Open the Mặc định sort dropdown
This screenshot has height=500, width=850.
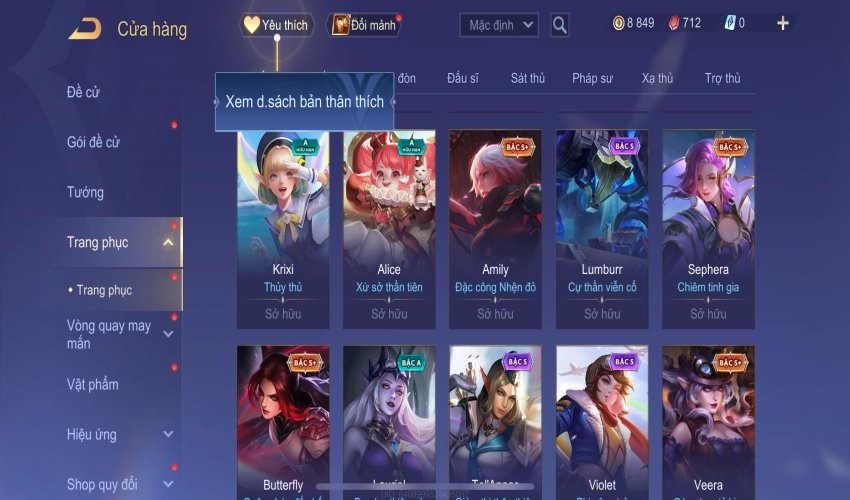(499, 25)
